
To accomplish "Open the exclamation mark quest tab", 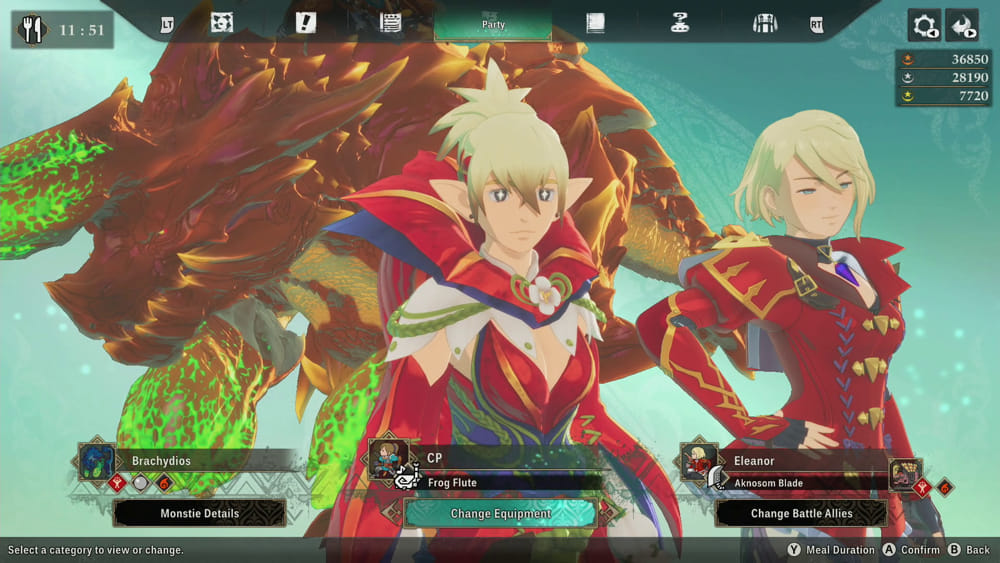I will [x=306, y=23].
